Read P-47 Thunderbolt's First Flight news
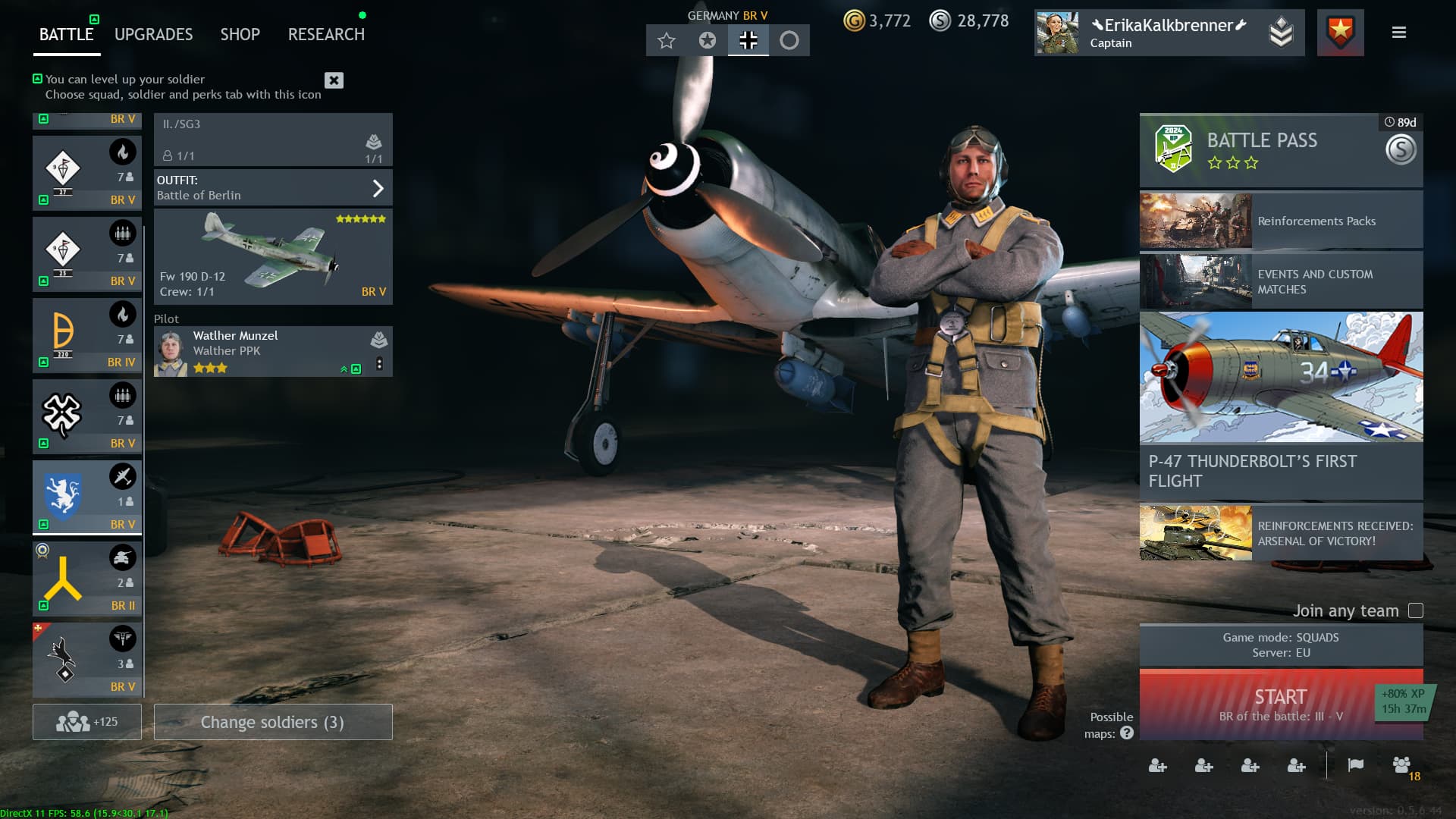This screenshot has width=1456, height=819. tap(1281, 405)
